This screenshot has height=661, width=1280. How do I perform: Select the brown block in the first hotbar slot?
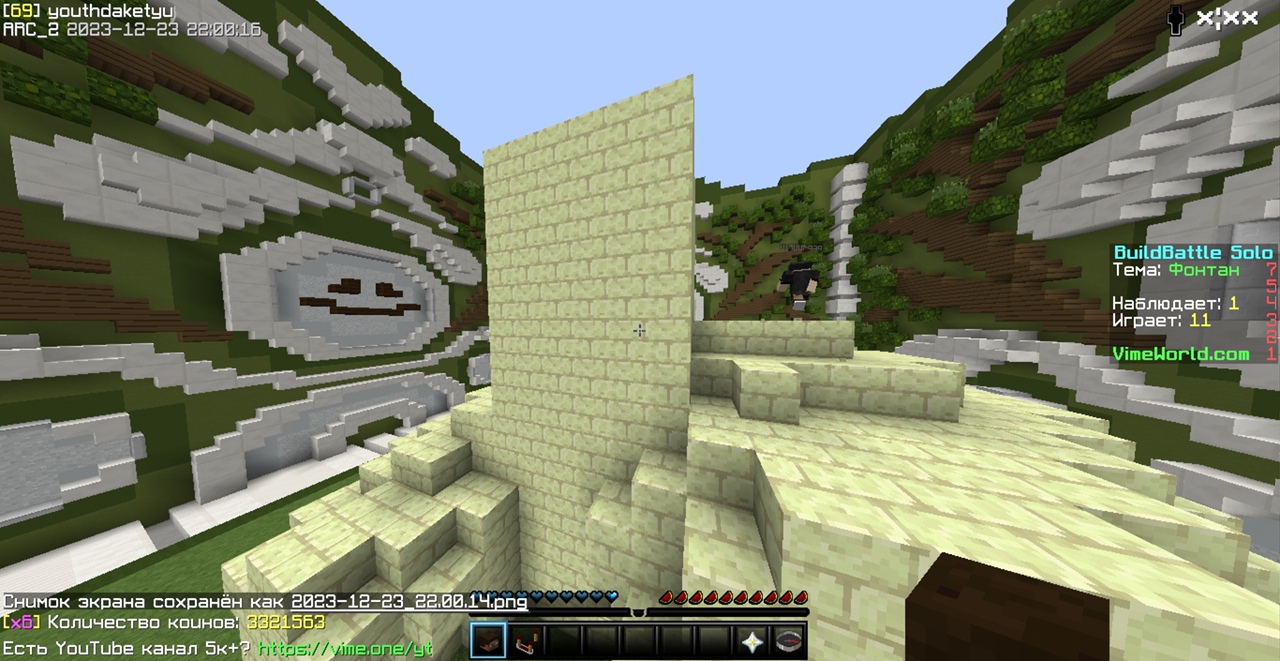click(x=488, y=641)
